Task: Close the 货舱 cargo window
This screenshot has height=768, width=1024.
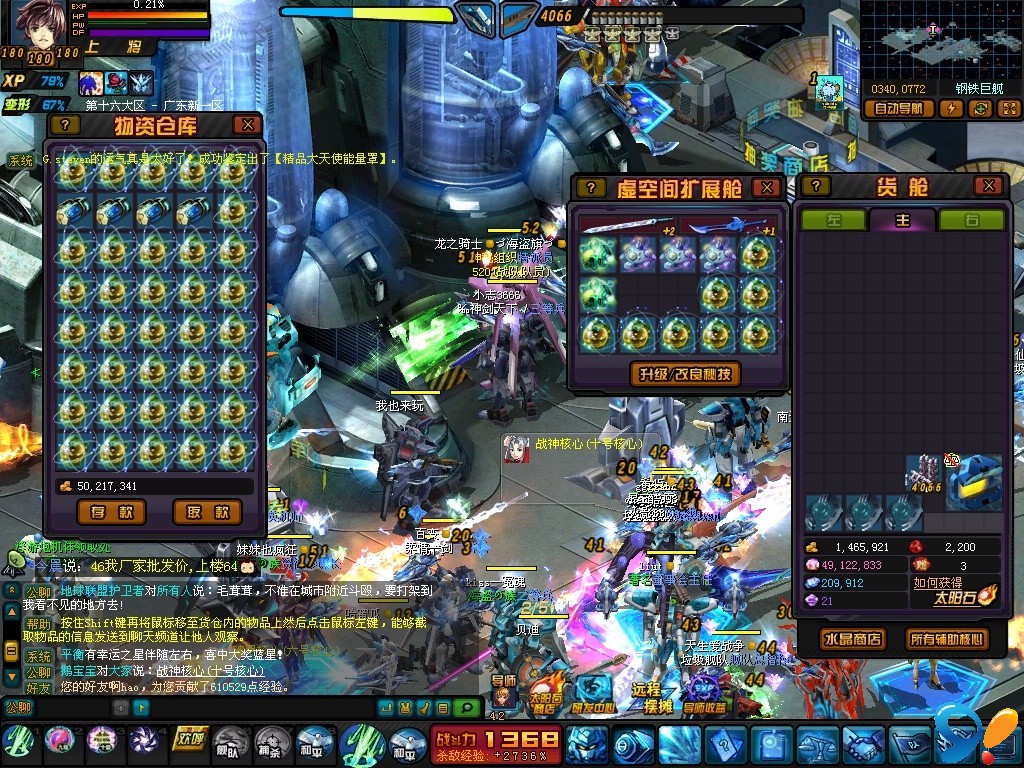Action: click(x=988, y=186)
